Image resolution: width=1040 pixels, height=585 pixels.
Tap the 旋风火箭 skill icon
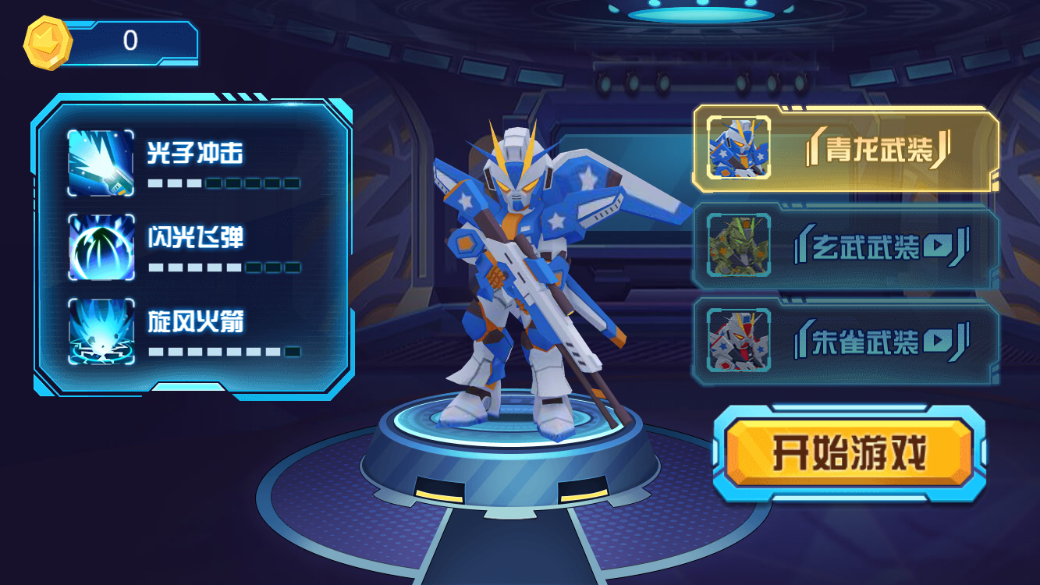(x=101, y=331)
